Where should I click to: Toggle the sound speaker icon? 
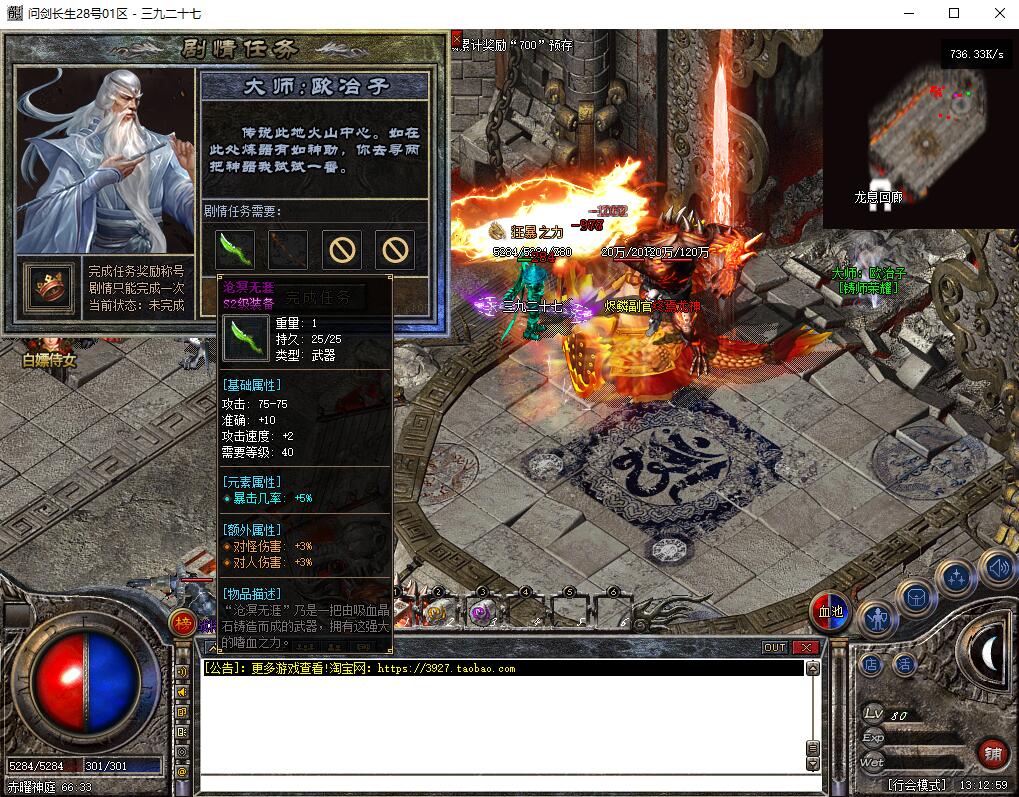pyautogui.click(x=996, y=568)
